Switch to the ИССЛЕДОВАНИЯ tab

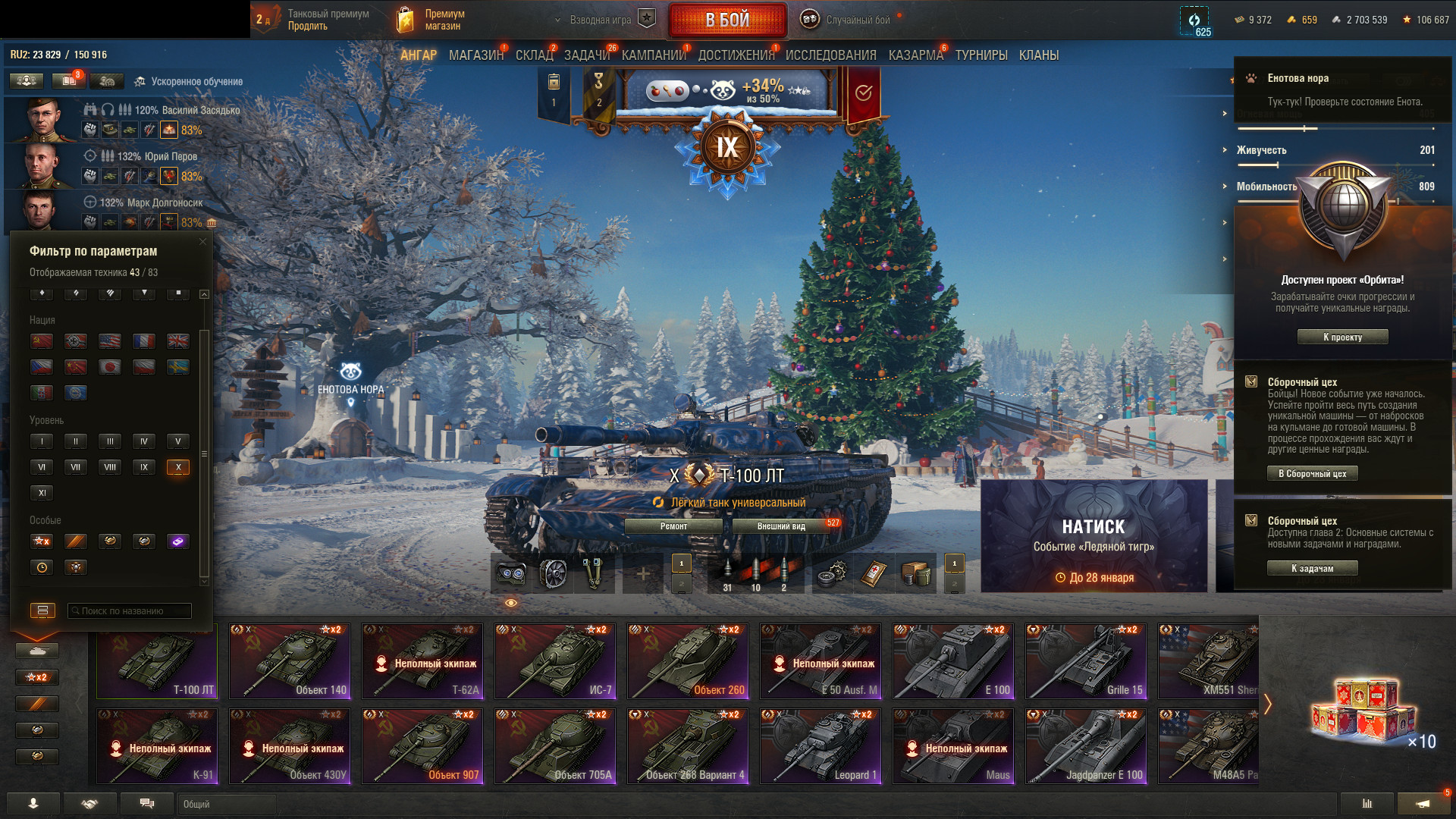coord(830,55)
